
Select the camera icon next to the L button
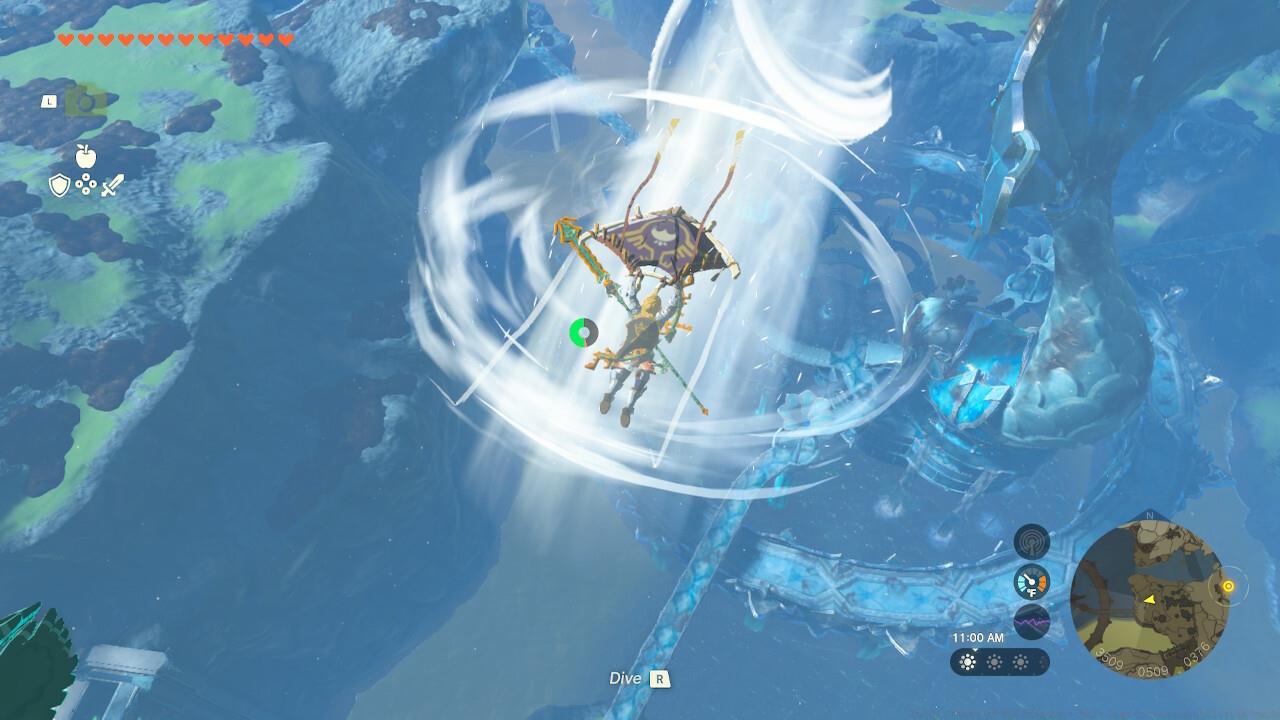(86, 102)
